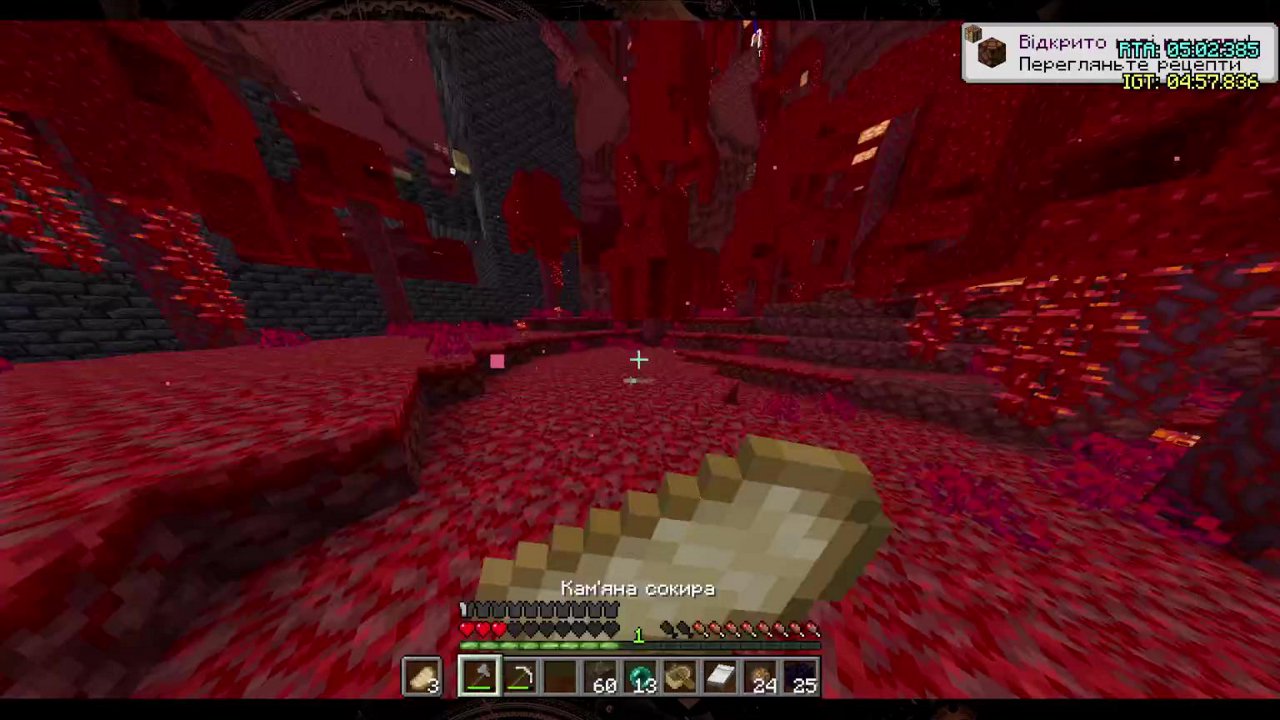1280x720 pixels.
Task: Click the dark block stack showing 25
Action: [x=800, y=678]
